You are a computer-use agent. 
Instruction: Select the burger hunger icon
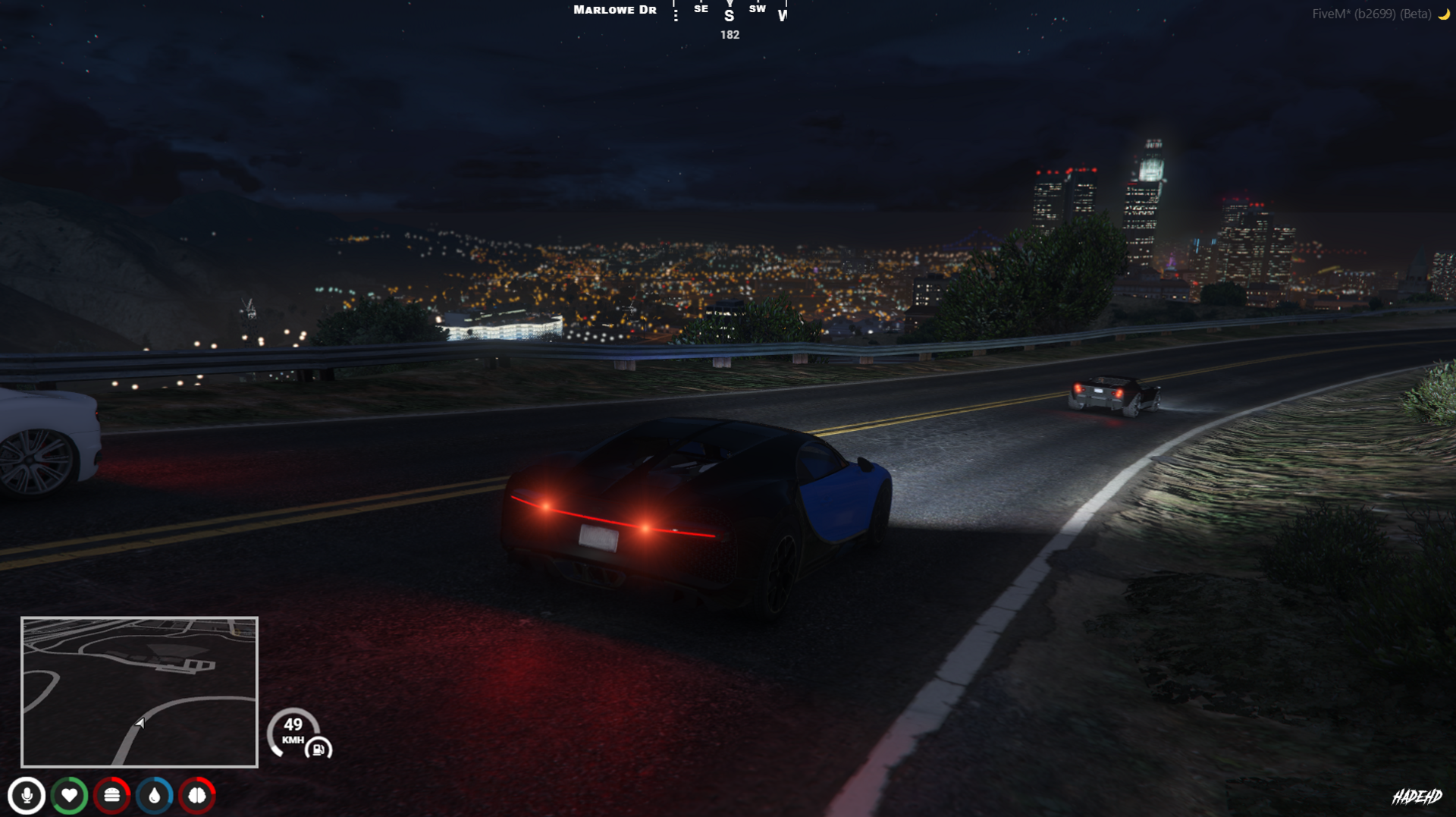112,795
